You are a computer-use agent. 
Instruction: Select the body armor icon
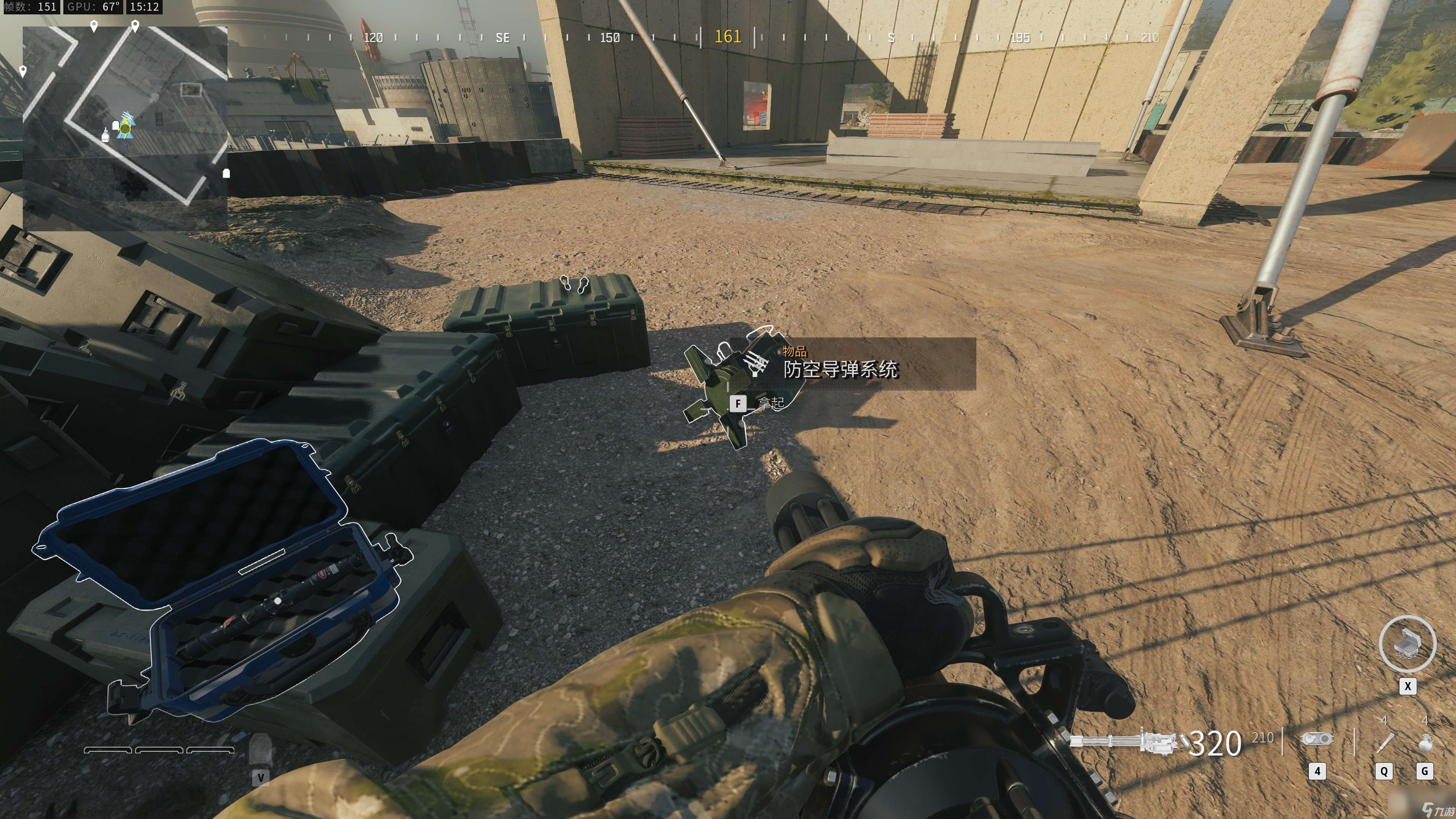(260, 750)
